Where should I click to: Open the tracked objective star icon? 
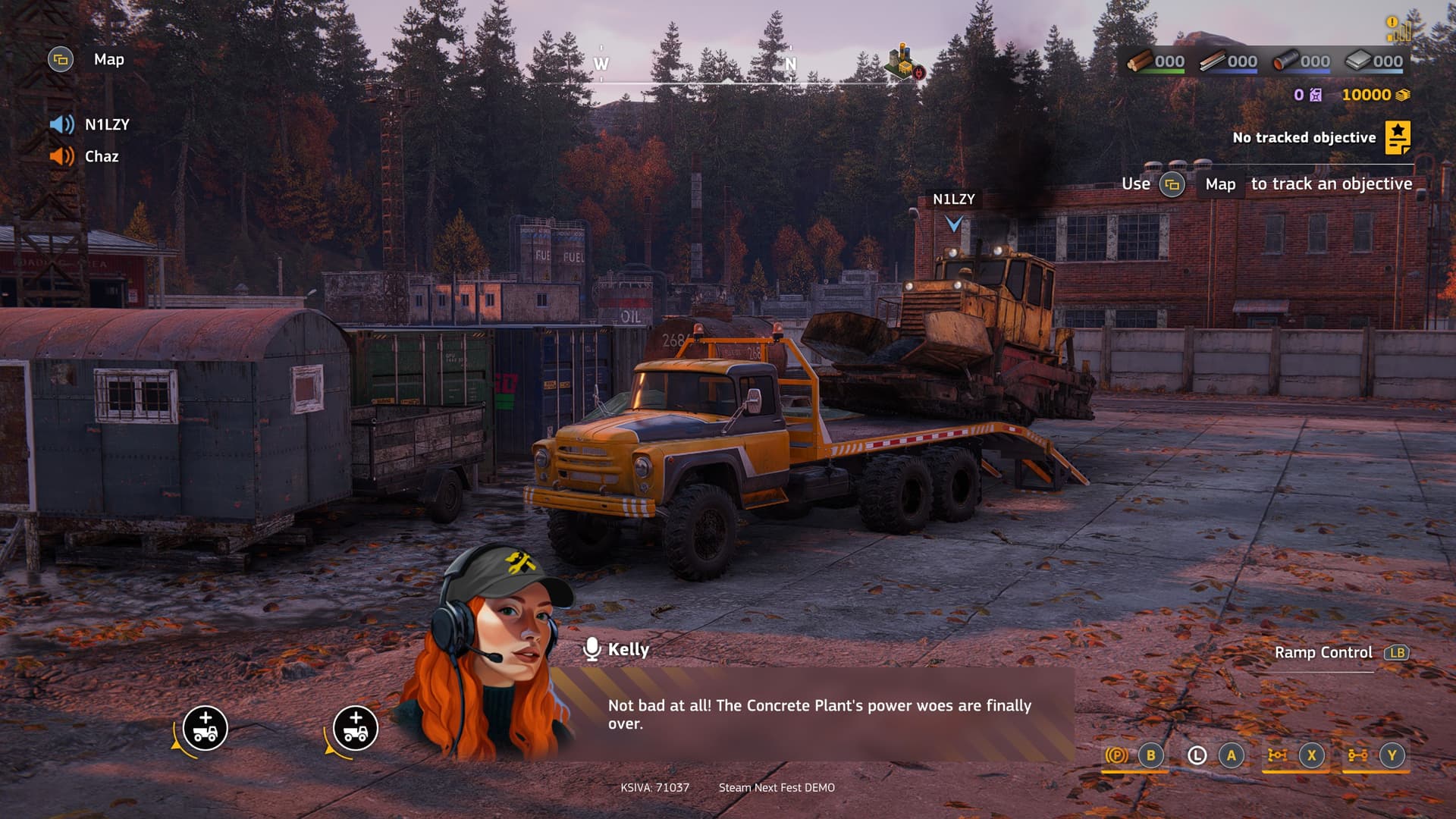(x=1398, y=137)
